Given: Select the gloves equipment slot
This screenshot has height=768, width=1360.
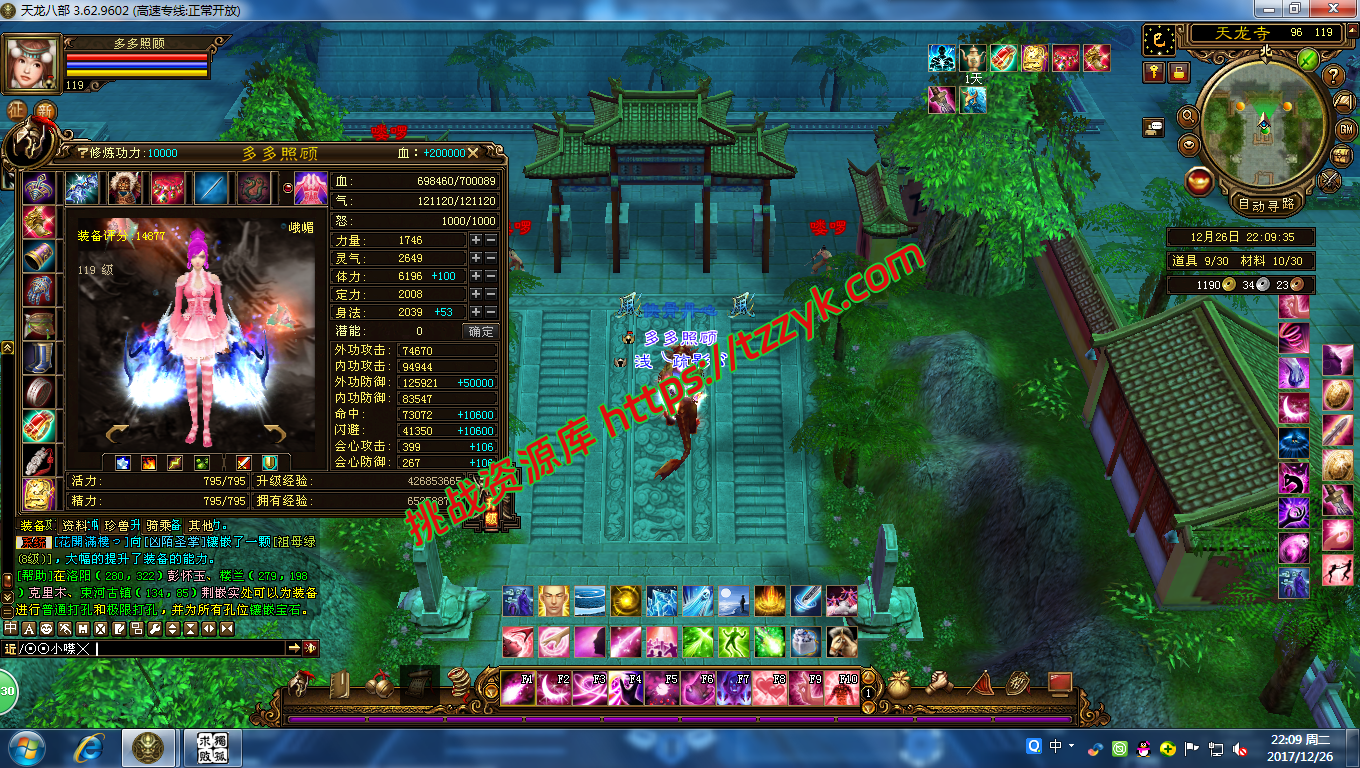Looking at the screenshot, I should pyautogui.click(x=39, y=290).
